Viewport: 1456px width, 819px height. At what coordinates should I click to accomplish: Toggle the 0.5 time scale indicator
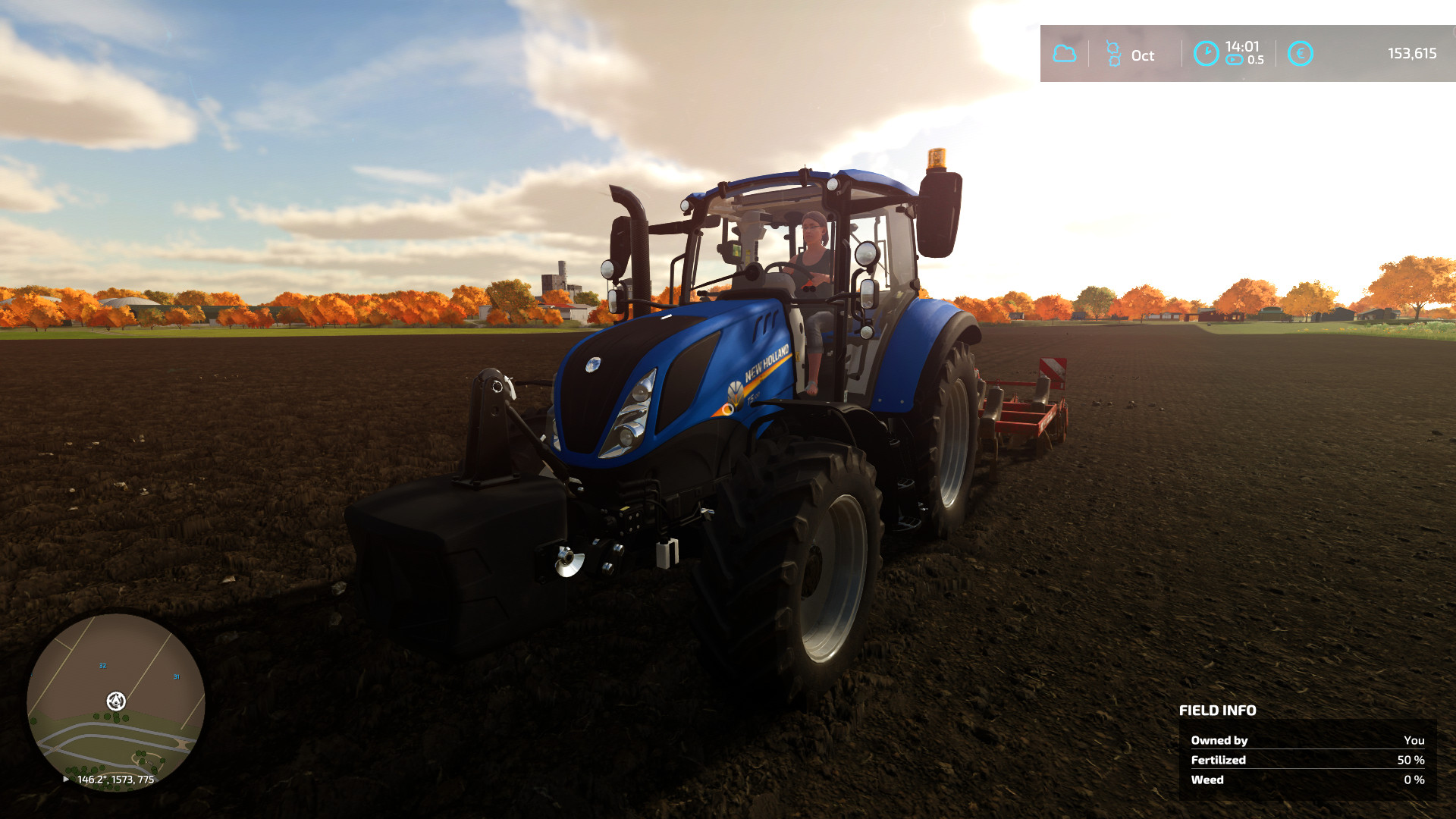[1257, 59]
